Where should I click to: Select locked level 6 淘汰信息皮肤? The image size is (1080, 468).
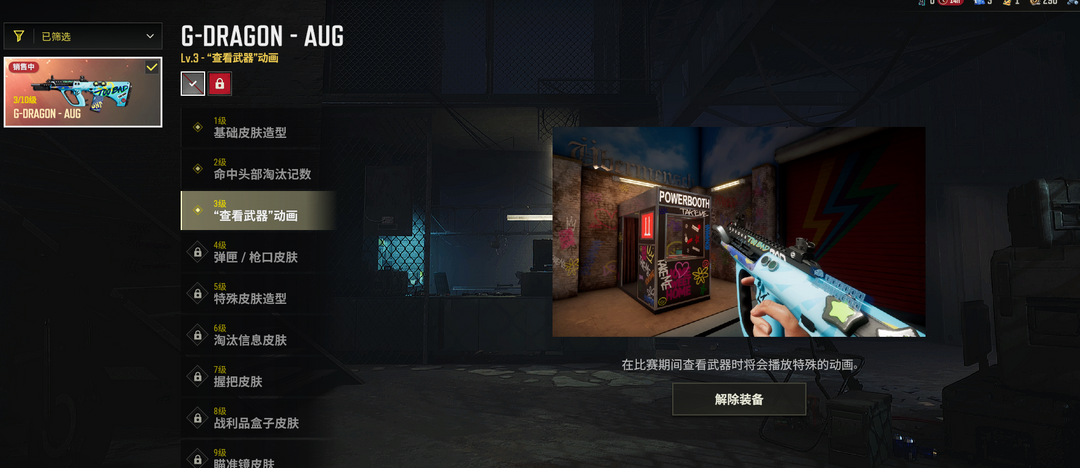[257, 335]
